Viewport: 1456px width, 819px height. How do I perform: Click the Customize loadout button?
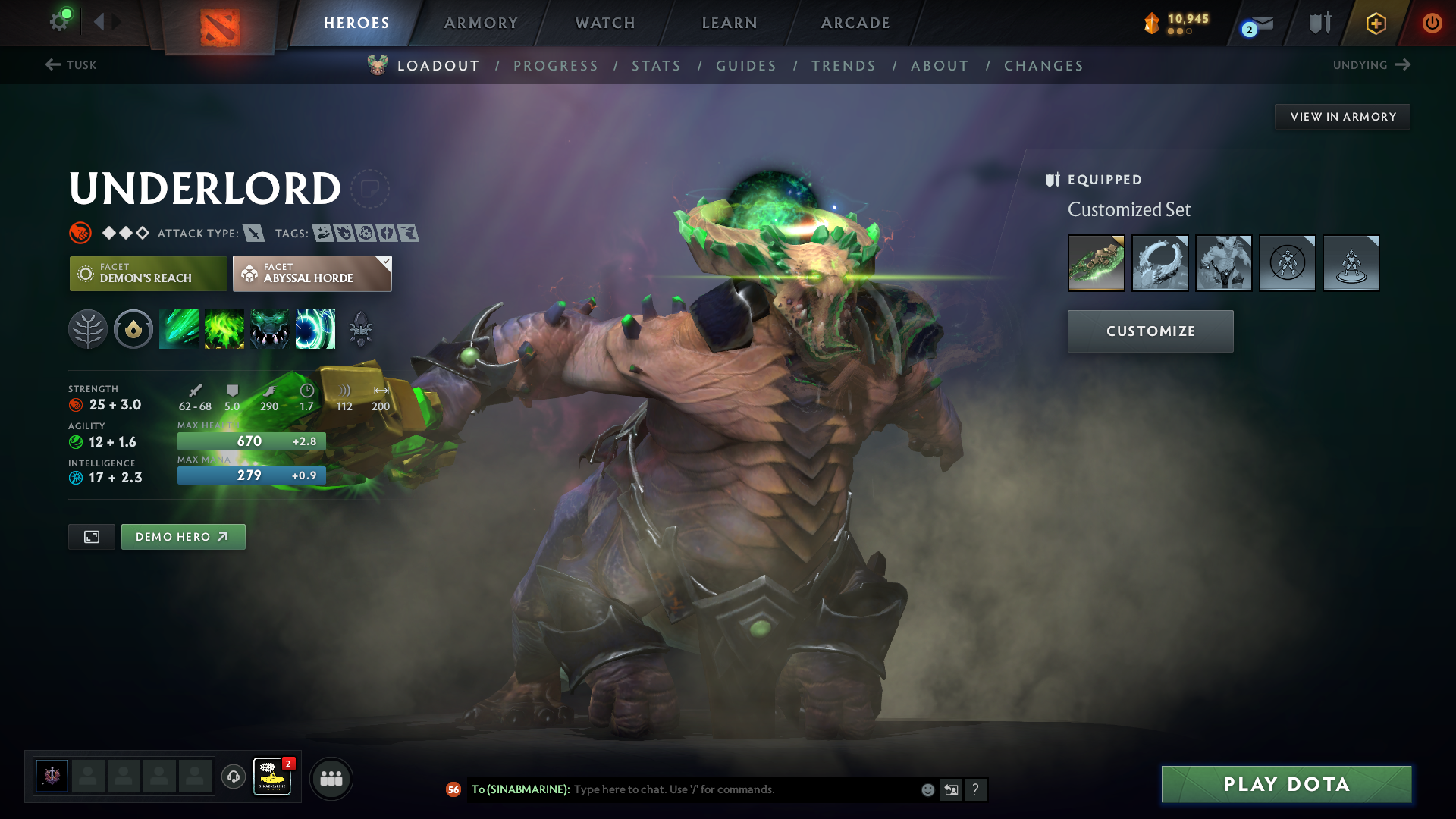(1150, 331)
